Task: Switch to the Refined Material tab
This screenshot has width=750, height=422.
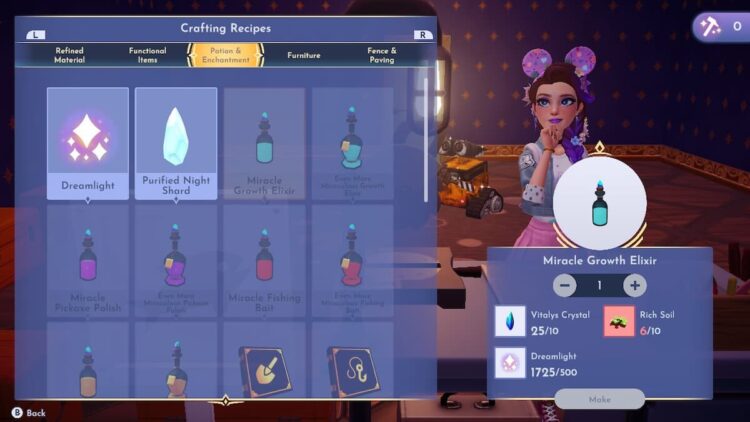Action: [70, 55]
